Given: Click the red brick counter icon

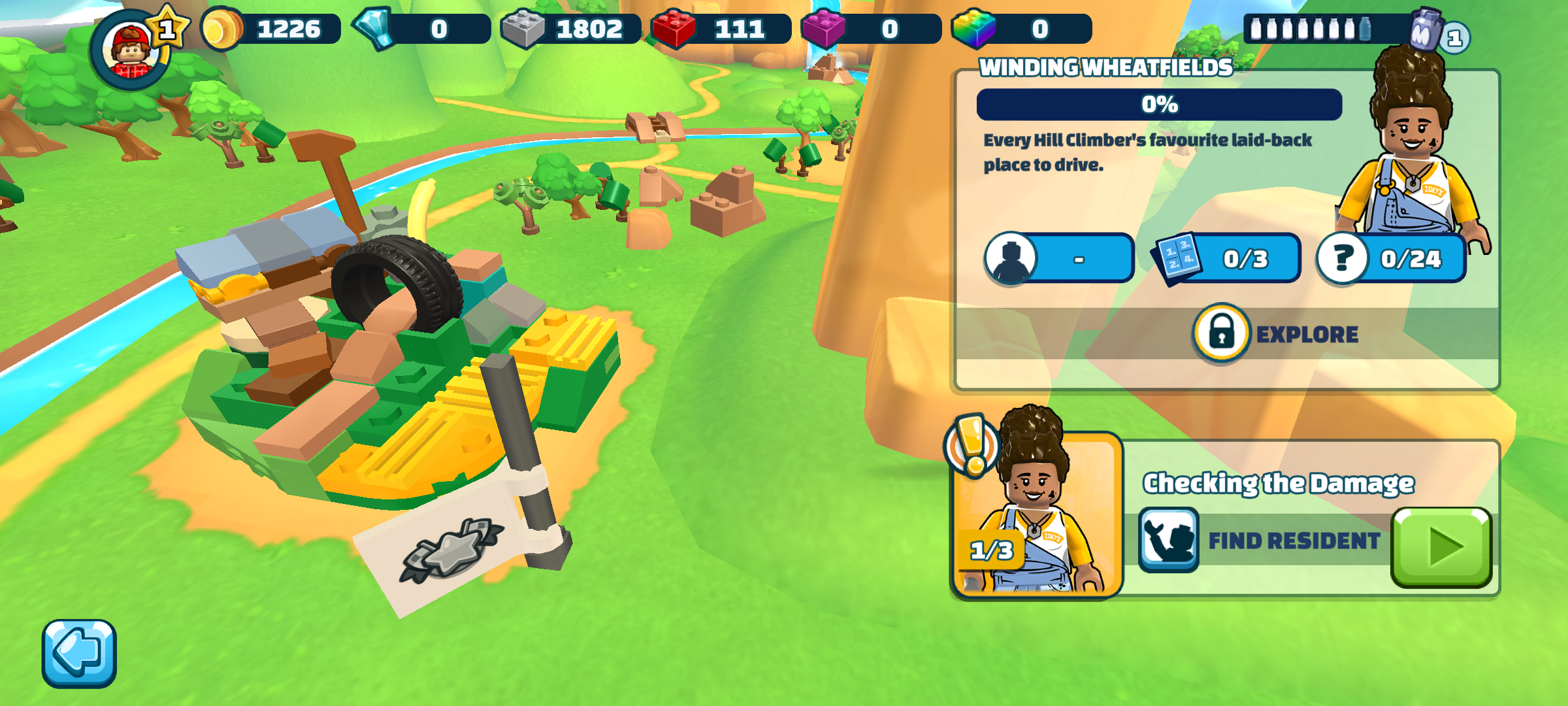Looking at the screenshot, I should pos(674,29).
